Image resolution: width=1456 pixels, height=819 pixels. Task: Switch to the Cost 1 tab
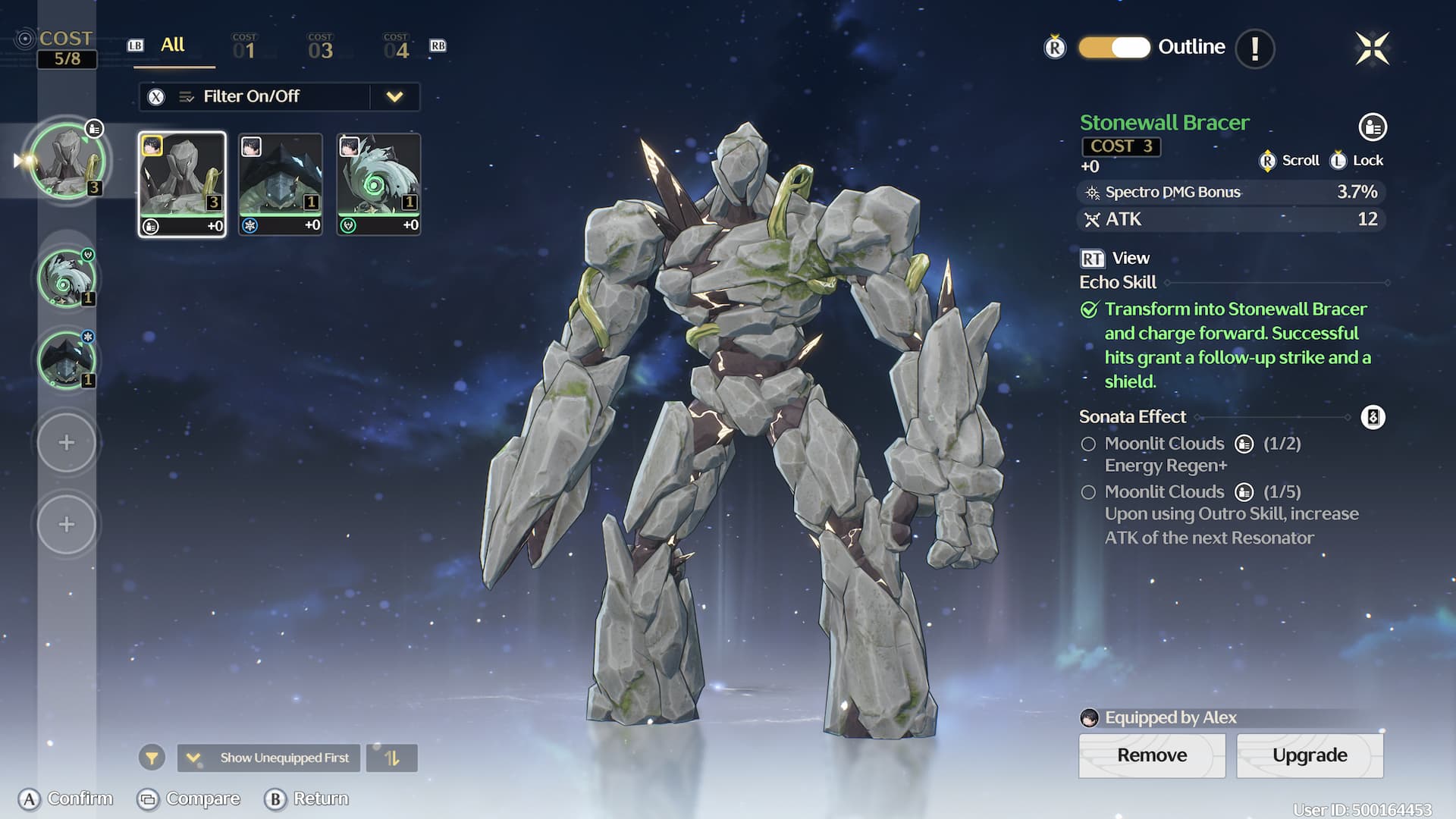coord(244,47)
